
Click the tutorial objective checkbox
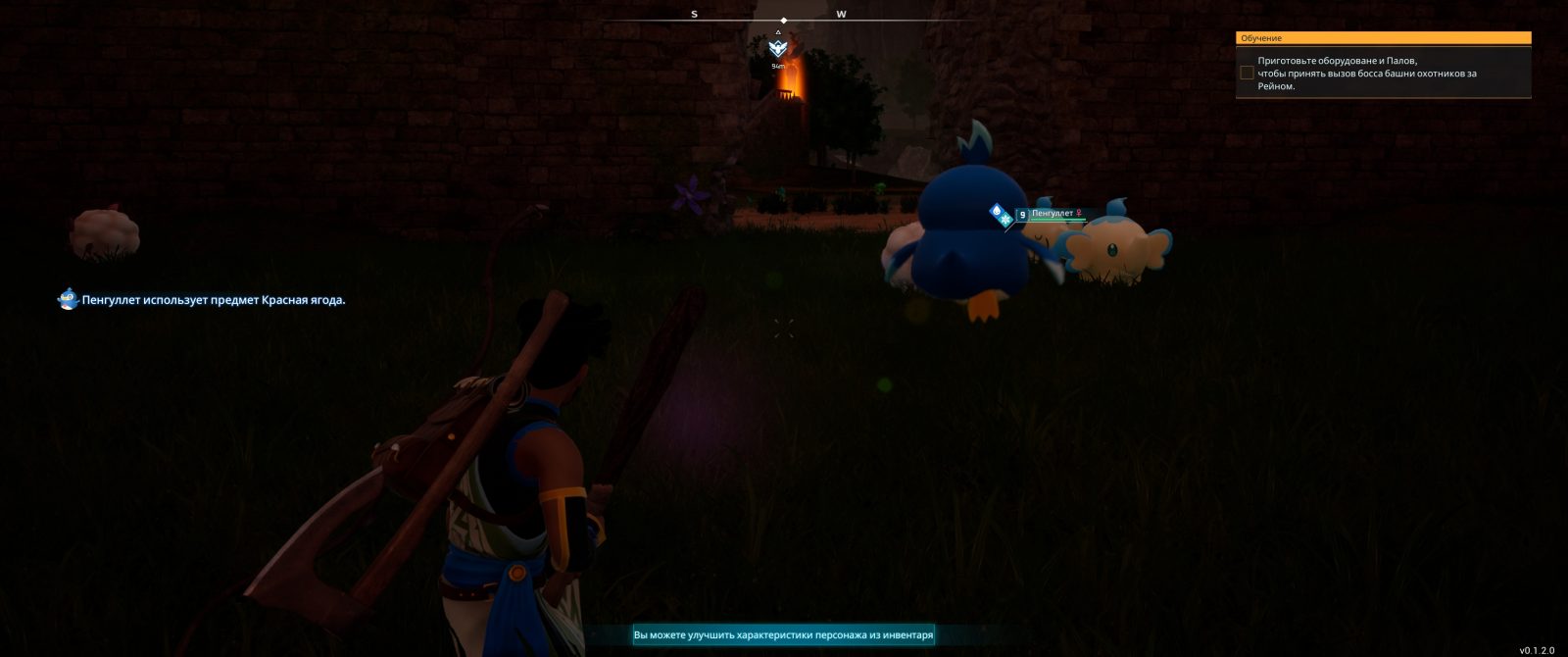(x=1247, y=73)
